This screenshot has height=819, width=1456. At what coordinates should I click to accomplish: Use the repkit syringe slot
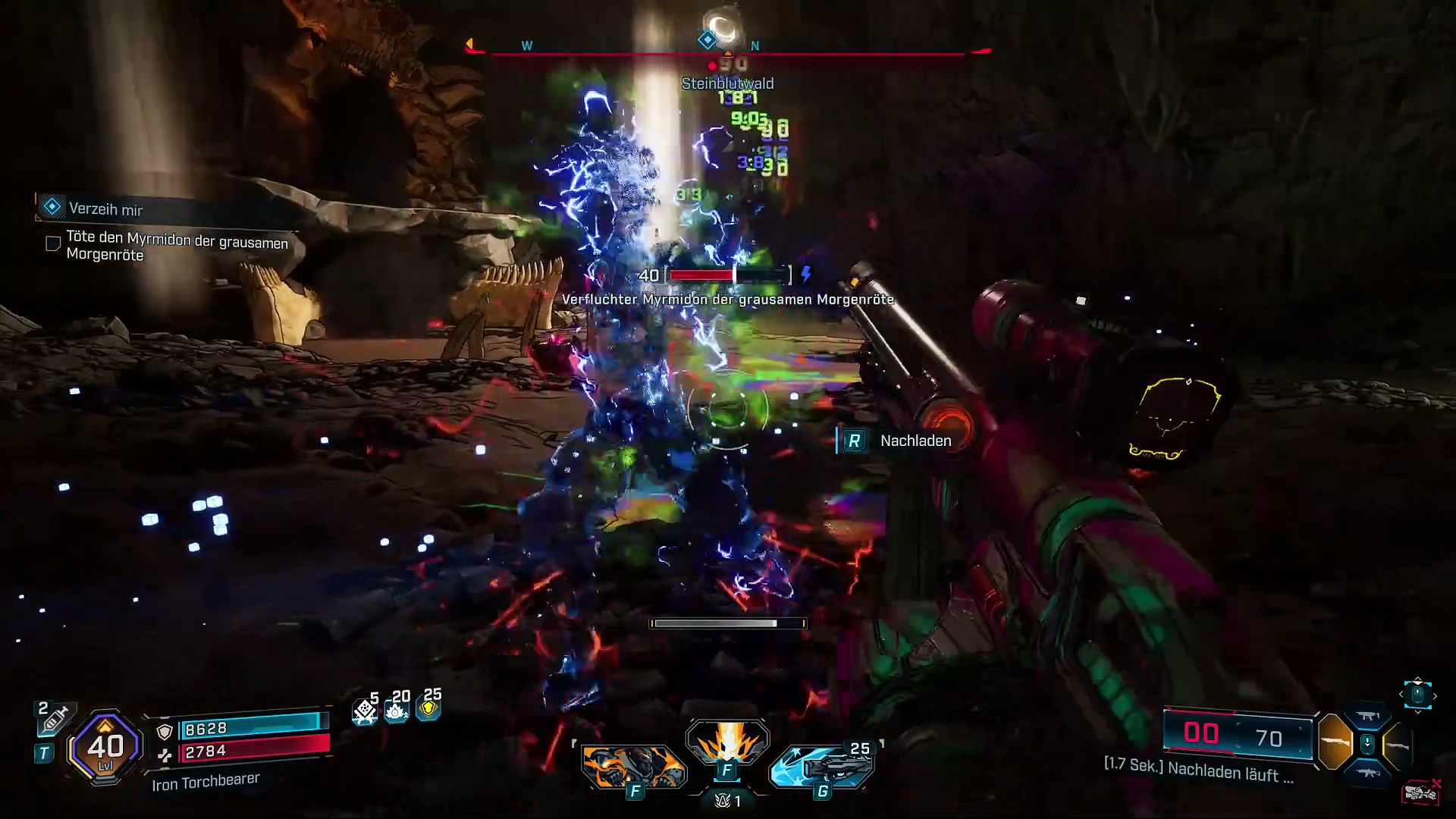coord(53,718)
